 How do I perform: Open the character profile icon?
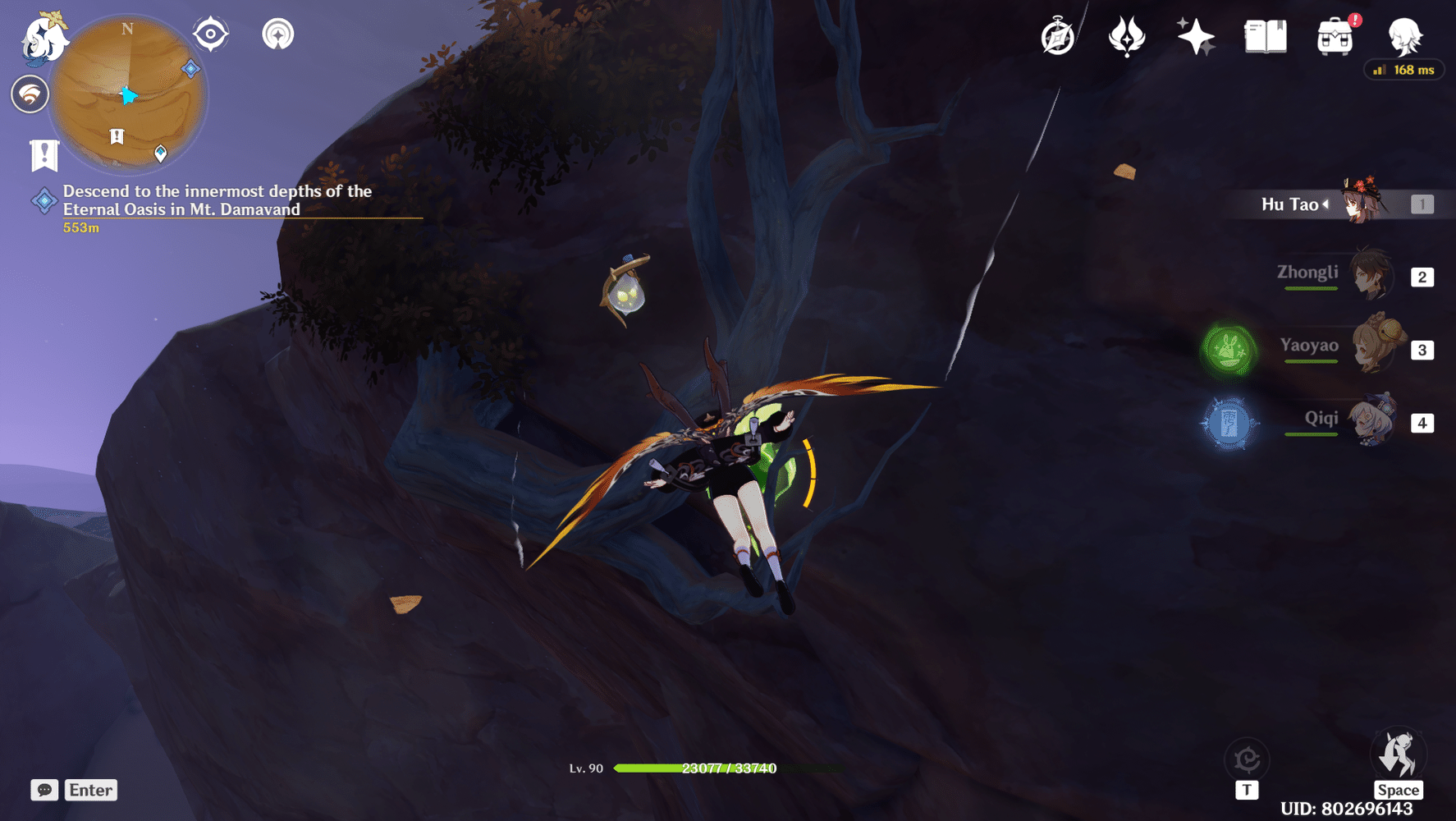(x=1404, y=37)
